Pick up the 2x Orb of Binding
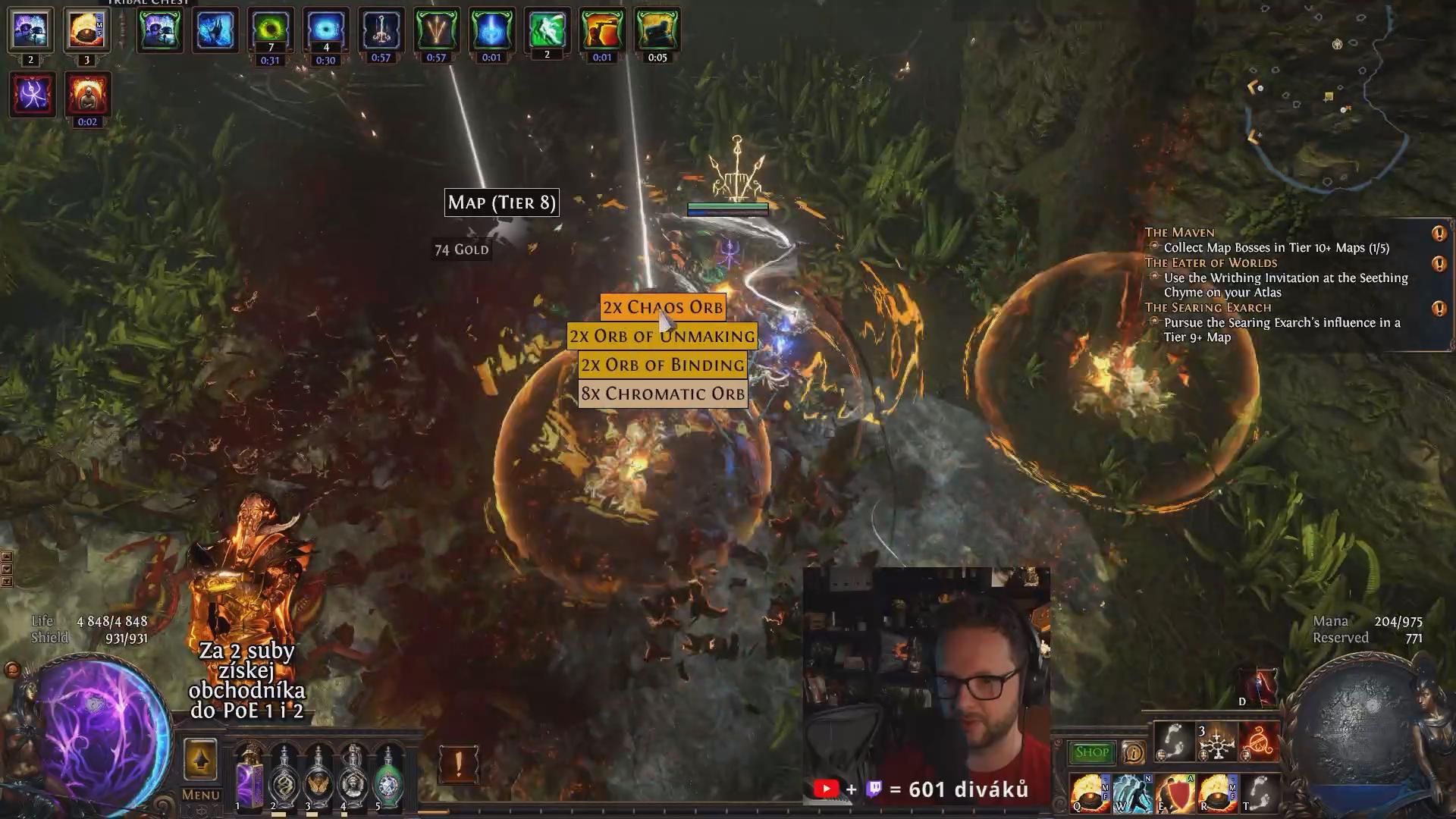 coord(663,365)
